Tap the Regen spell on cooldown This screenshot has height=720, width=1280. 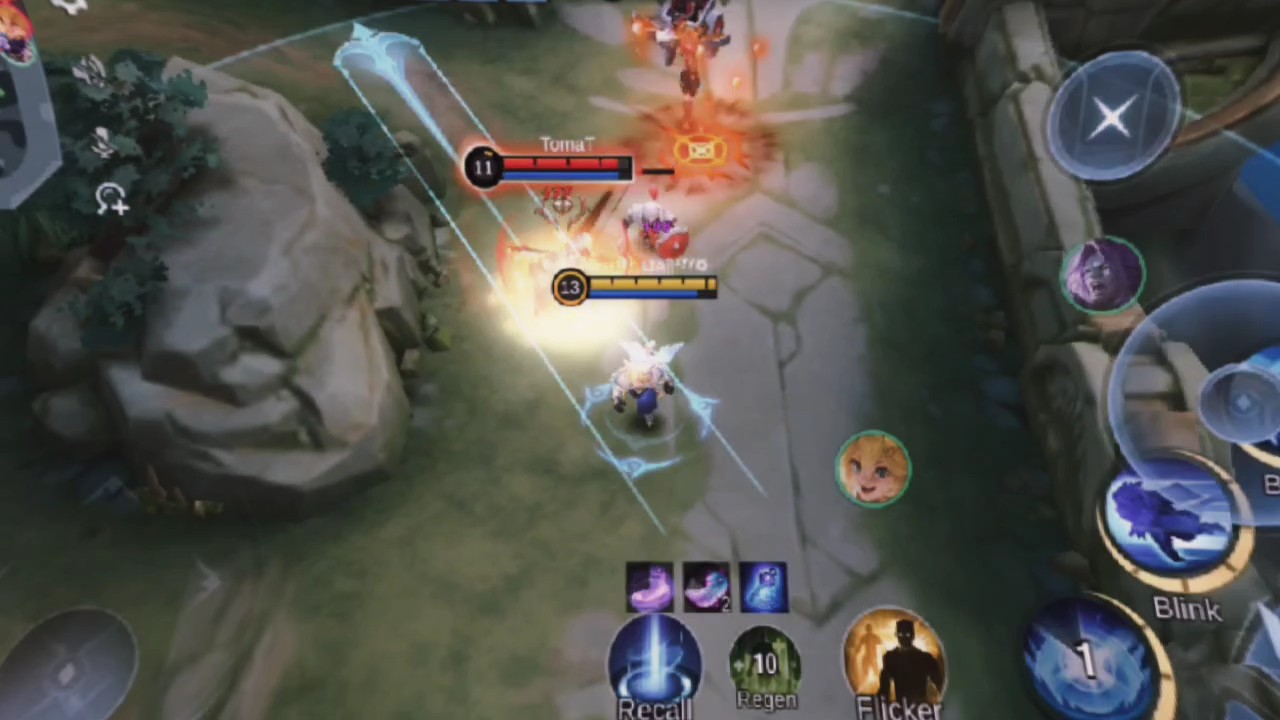click(x=765, y=663)
